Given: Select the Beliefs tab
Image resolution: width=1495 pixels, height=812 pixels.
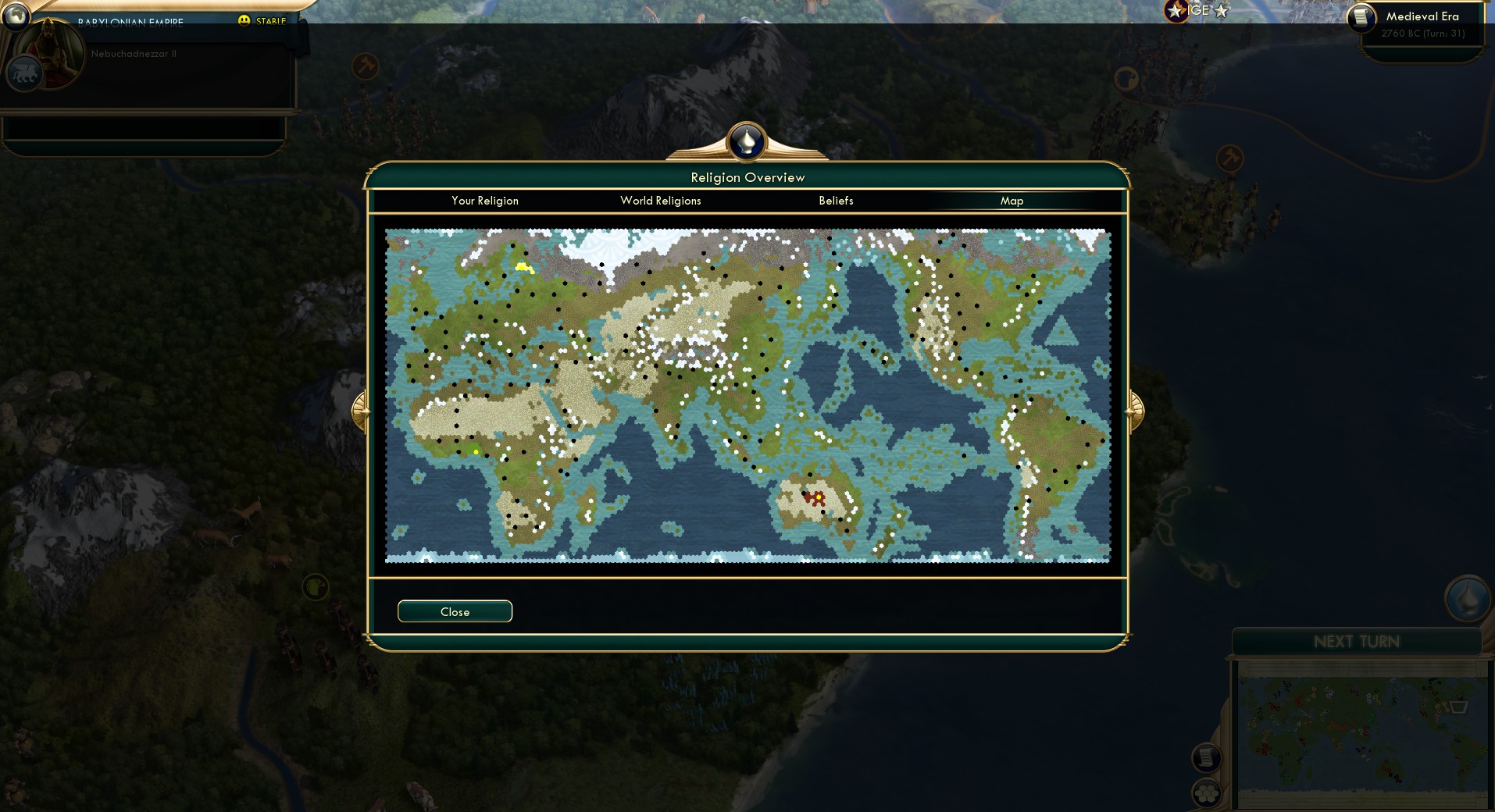Looking at the screenshot, I should pyautogui.click(x=835, y=201).
